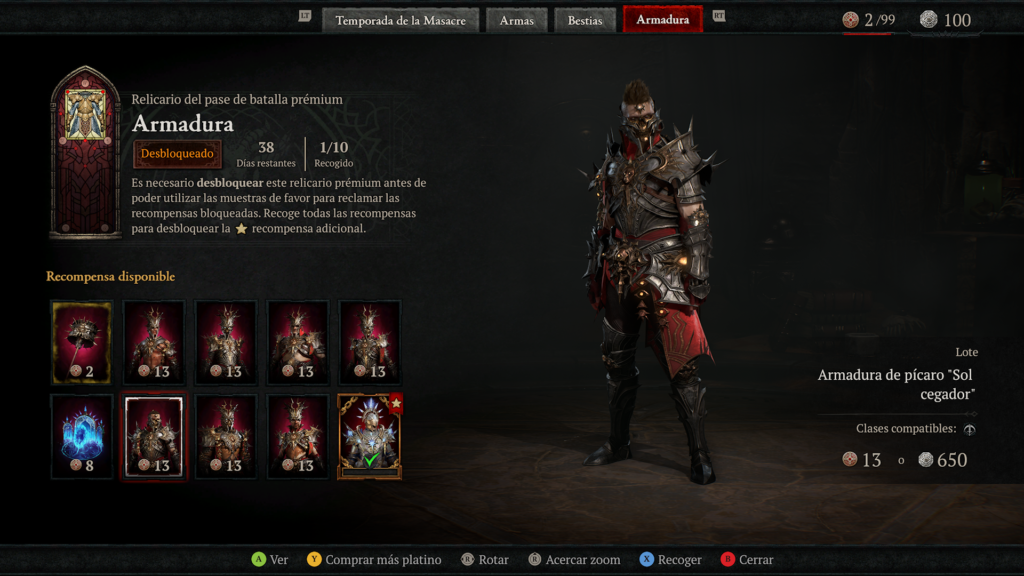The width and height of the screenshot is (1024, 576).
Task: Click the Armadura tab
Action: [x=662, y=20]
